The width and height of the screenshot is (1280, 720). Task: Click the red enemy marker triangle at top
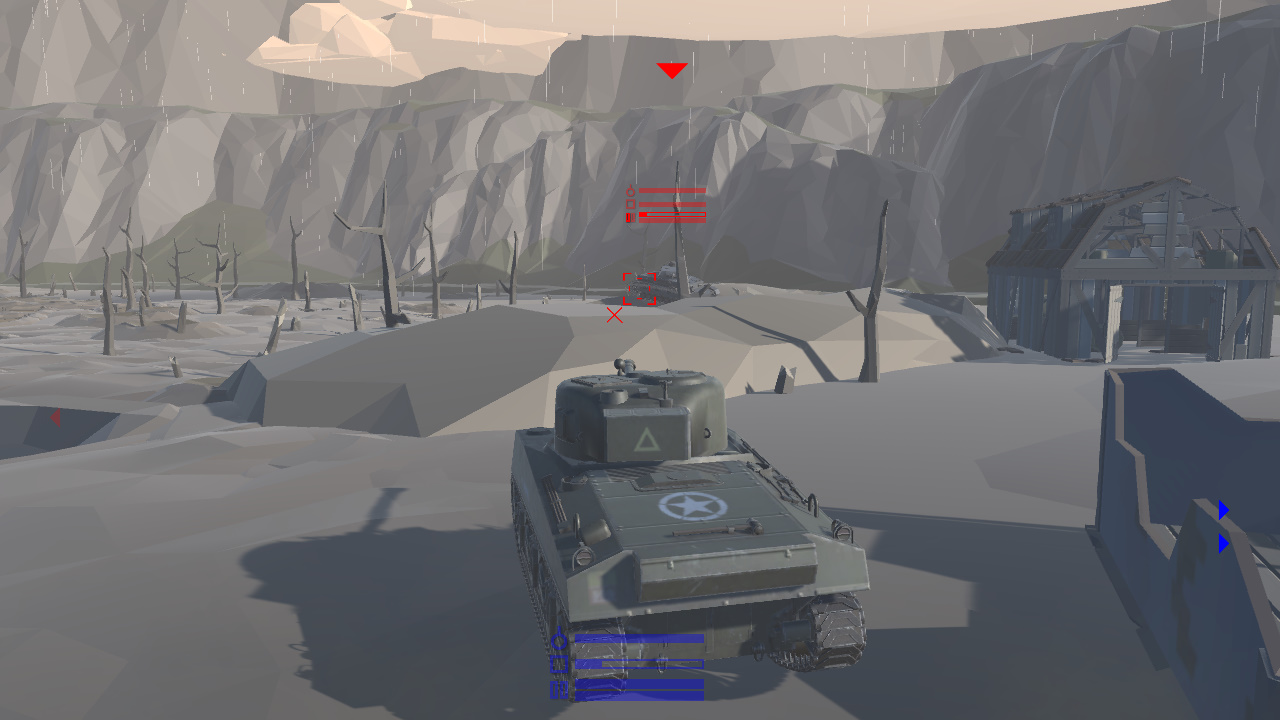tap(671, 68)
